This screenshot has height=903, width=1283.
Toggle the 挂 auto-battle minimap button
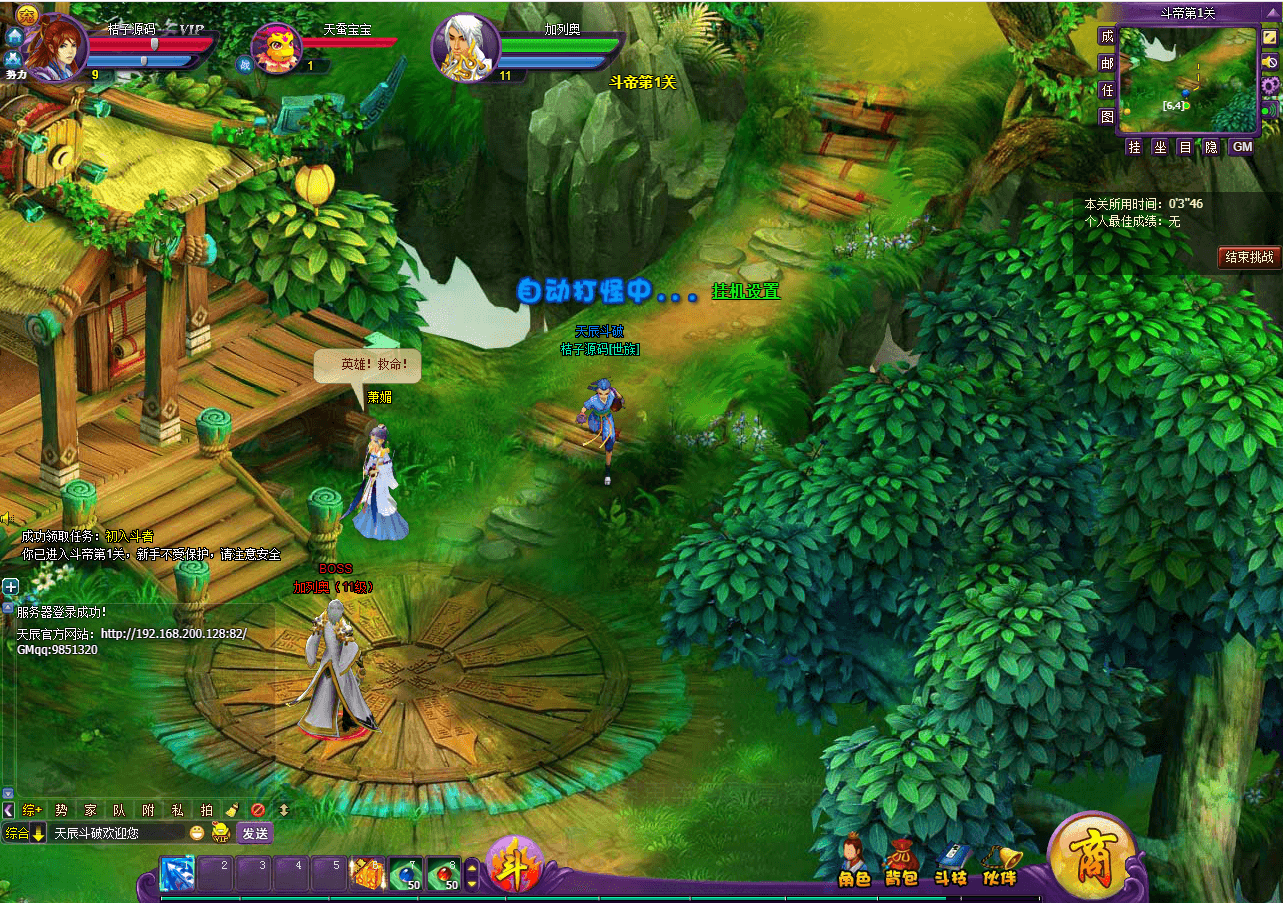[1134, 147]
